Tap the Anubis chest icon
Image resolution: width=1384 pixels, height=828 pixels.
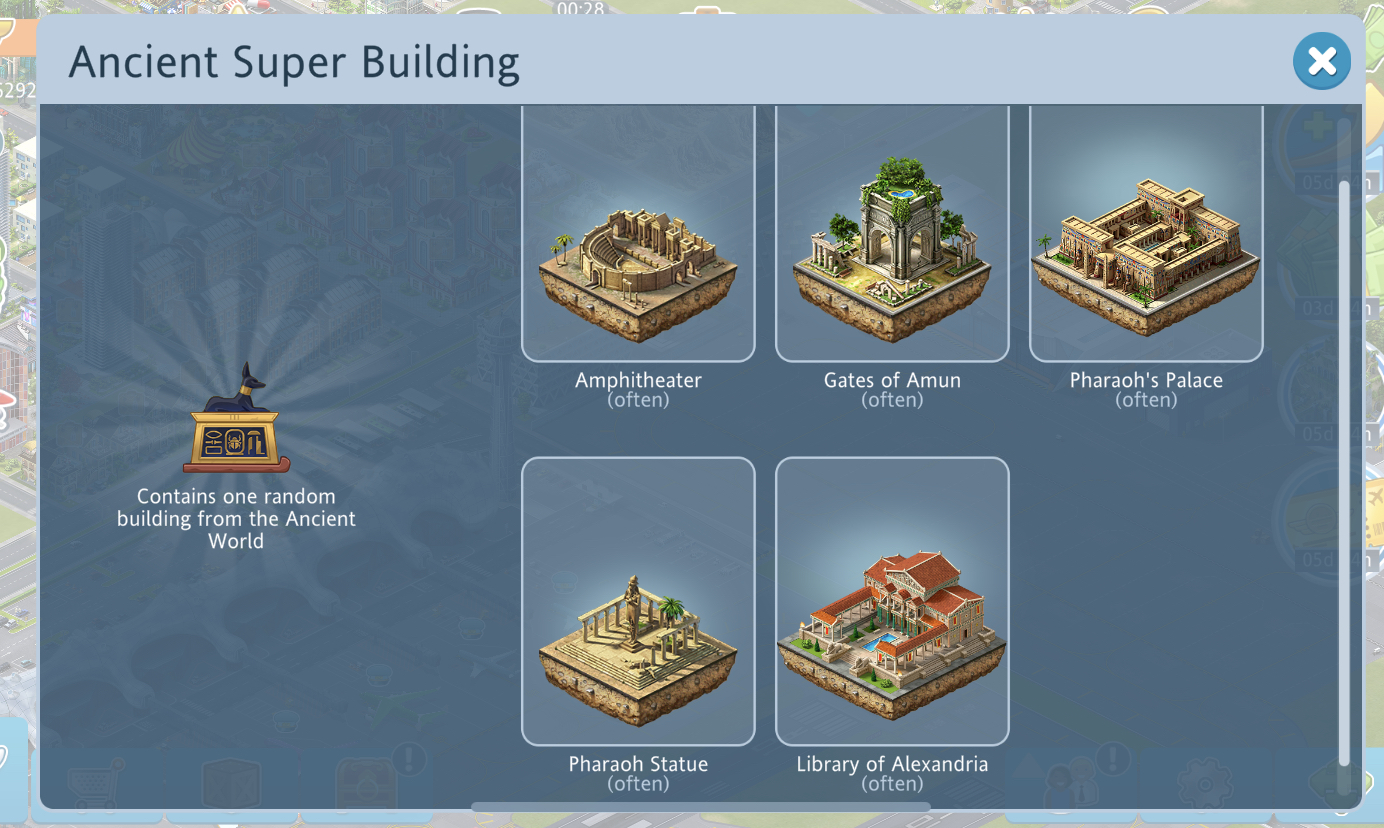[x=236, y=420]
